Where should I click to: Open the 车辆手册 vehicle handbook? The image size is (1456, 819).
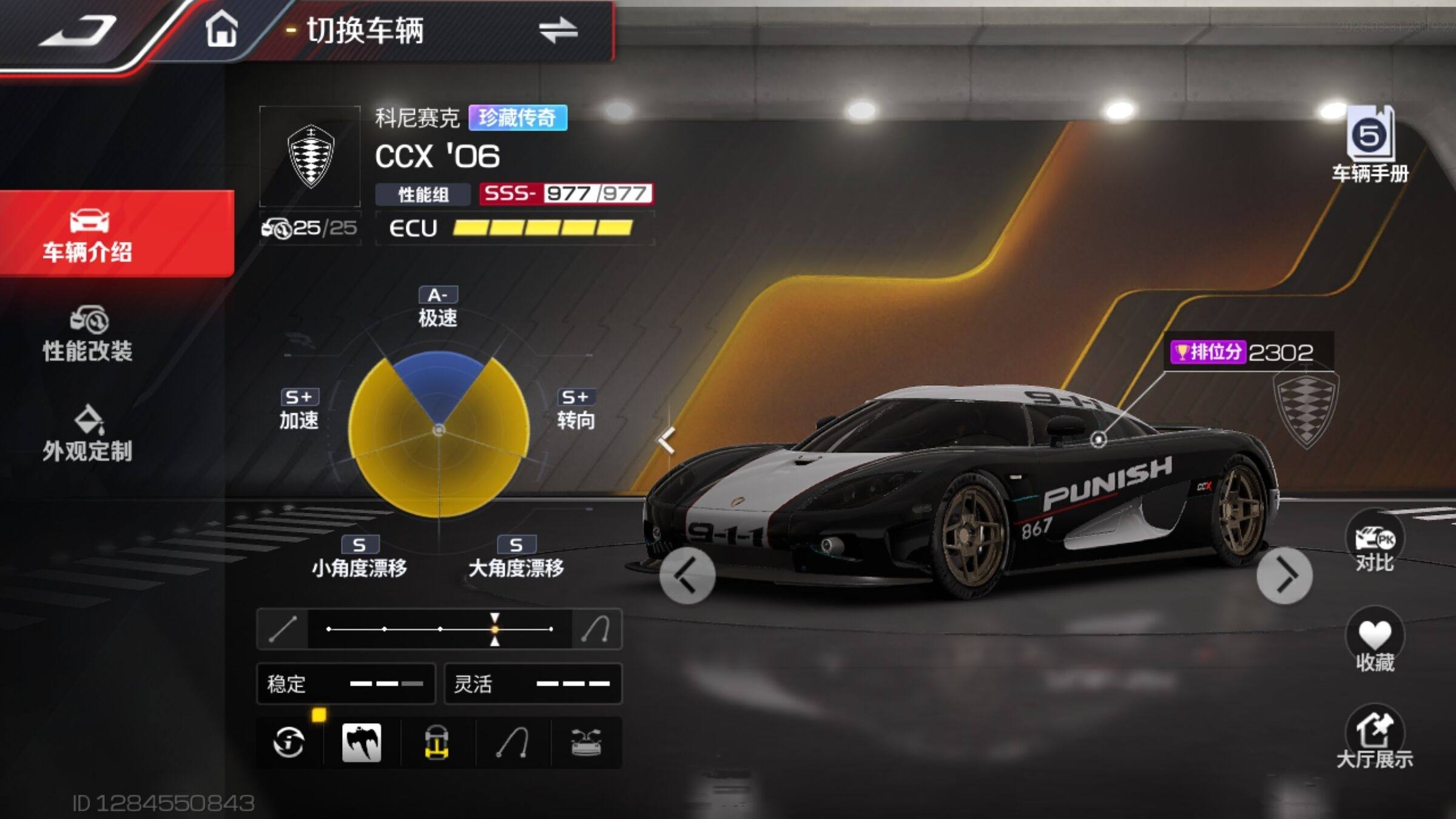coord(1370,144)
